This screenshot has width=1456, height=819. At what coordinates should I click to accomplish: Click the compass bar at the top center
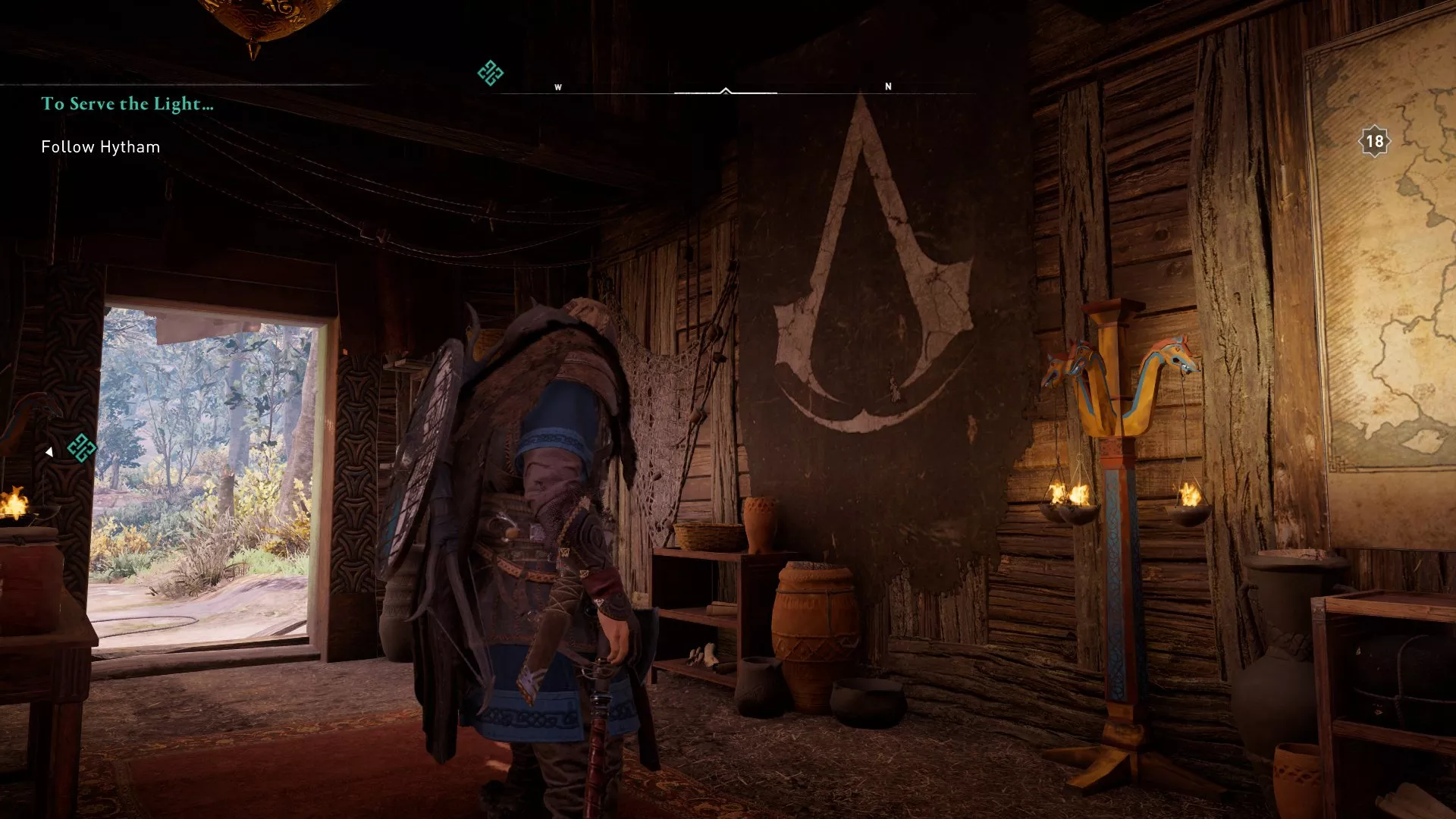tap(726, 91)
